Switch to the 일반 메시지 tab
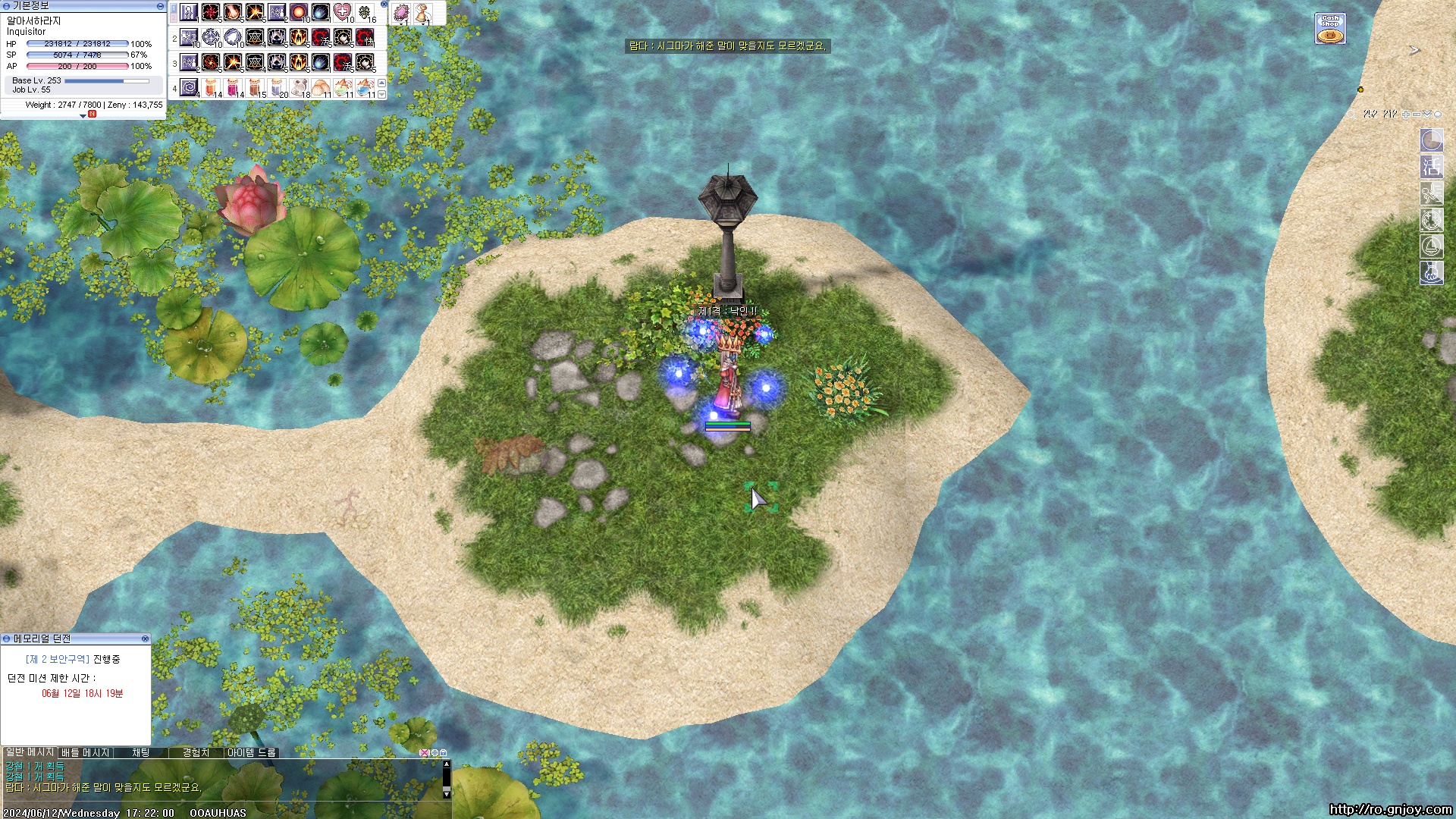 (30, 753)
